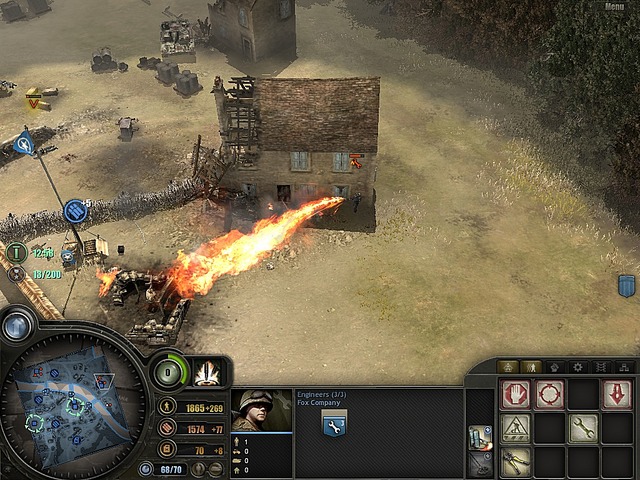Click the round button above the minimap
Screen dimensions: 640x480
tap(17, 325)
